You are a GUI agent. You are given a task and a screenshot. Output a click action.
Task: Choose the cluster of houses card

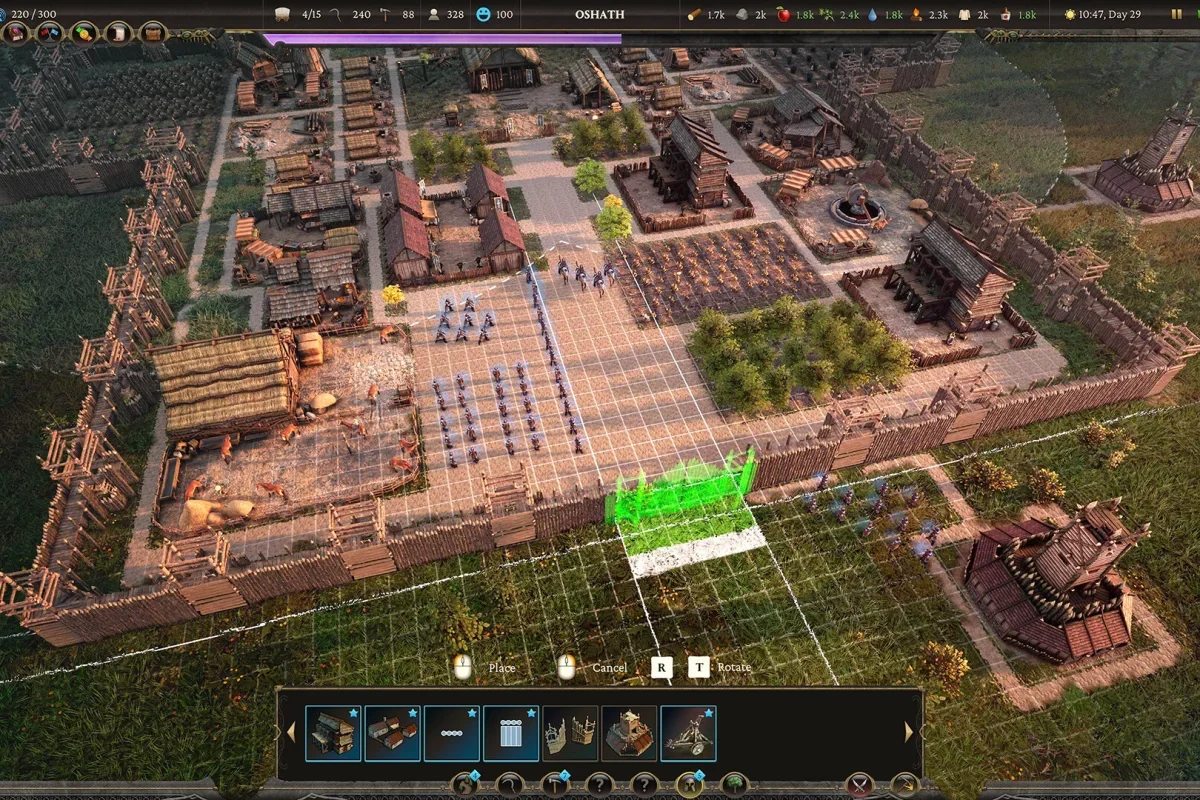[392, 733]
